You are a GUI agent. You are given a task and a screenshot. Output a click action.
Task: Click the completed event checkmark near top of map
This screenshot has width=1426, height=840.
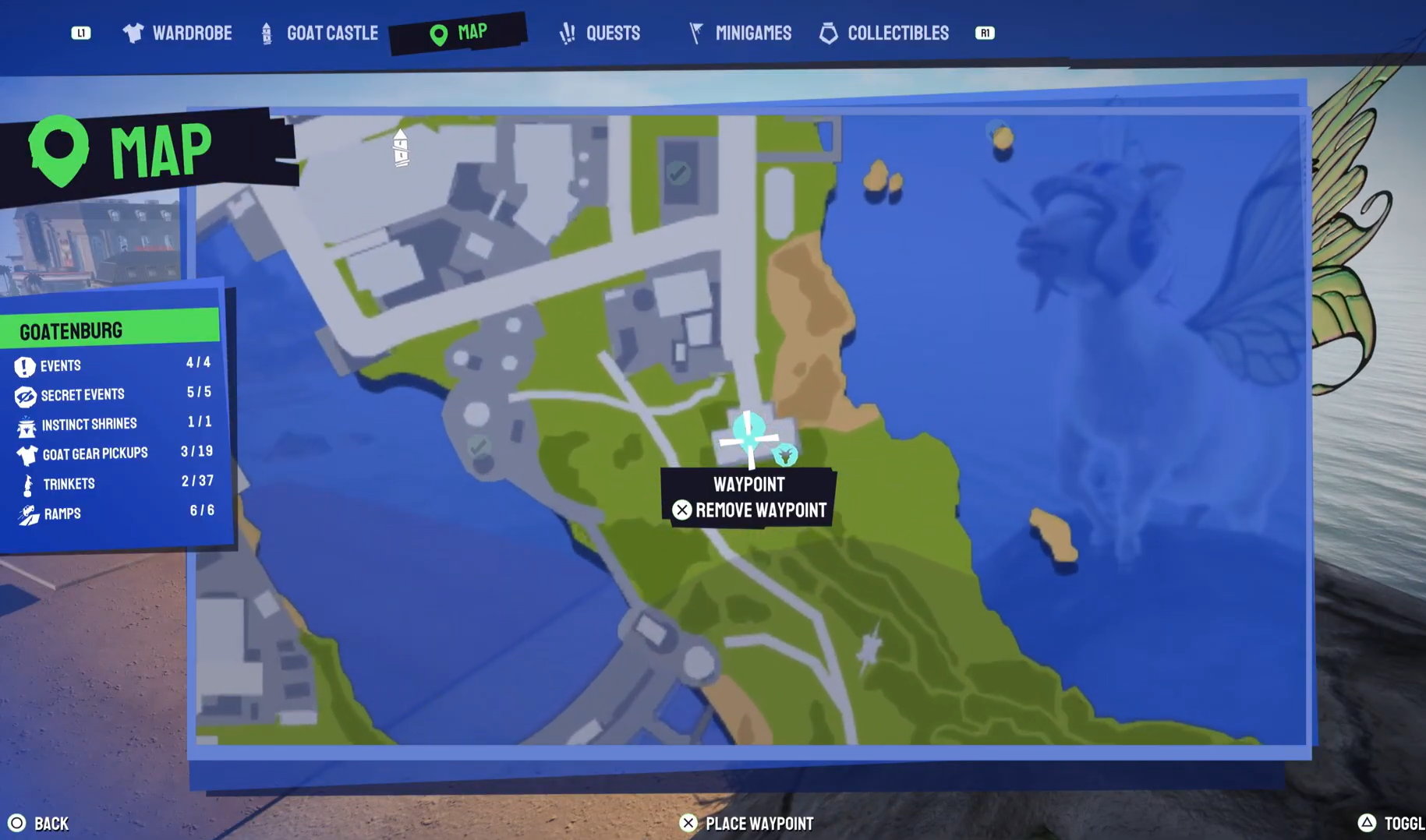click(x=678, y=173)
